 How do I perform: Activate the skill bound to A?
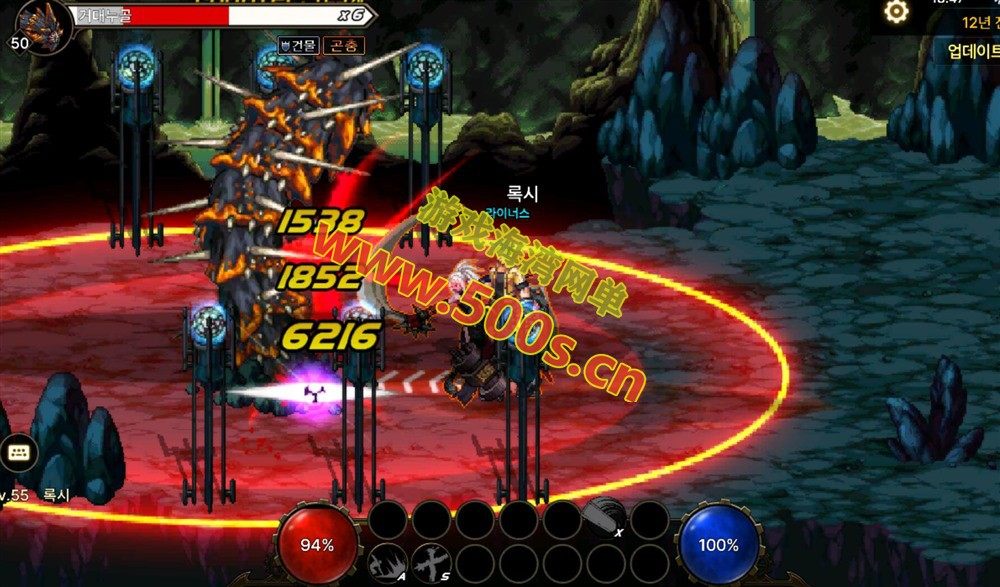pos(387,563)
